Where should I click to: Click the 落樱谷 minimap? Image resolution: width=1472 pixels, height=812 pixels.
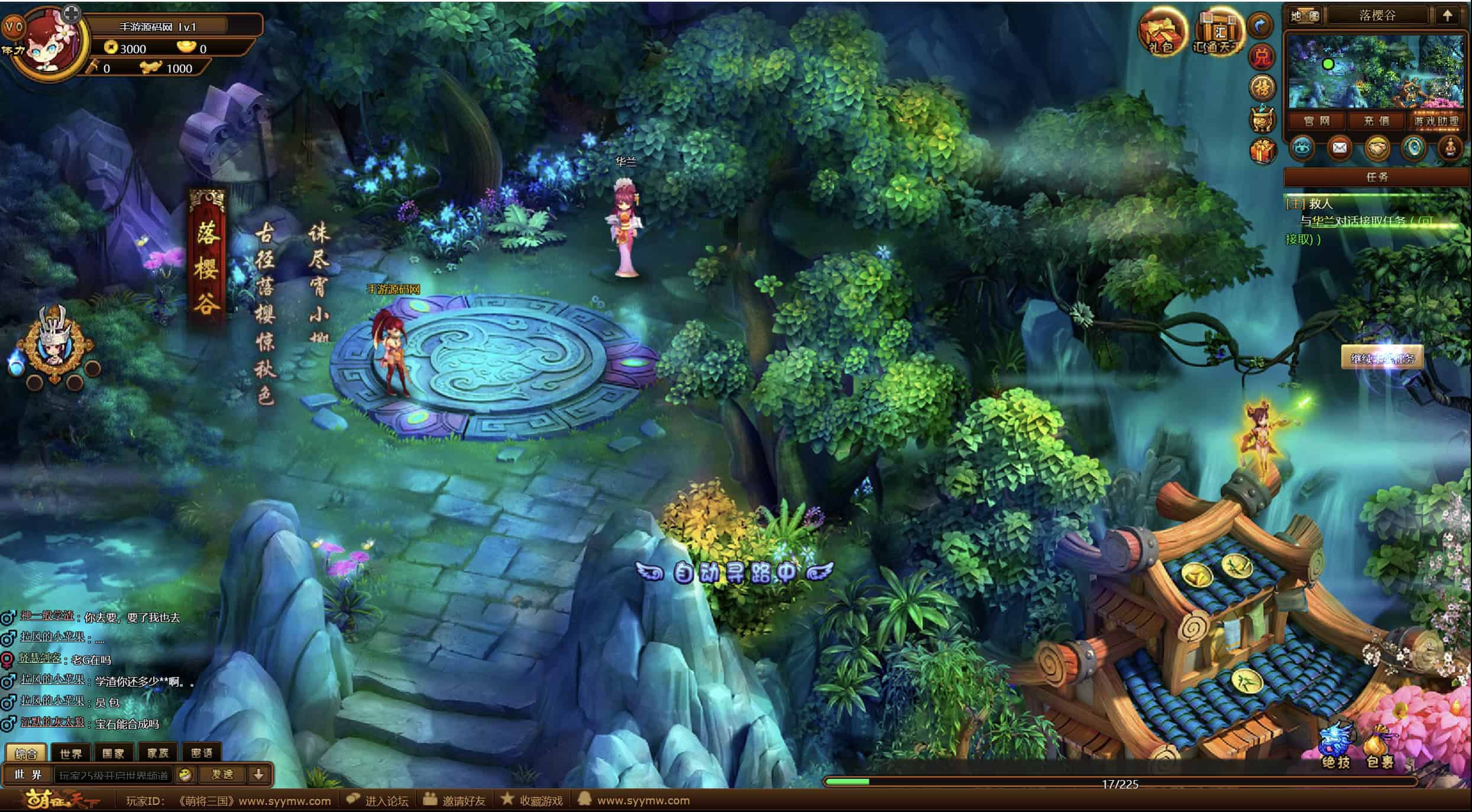(1376, 71)
